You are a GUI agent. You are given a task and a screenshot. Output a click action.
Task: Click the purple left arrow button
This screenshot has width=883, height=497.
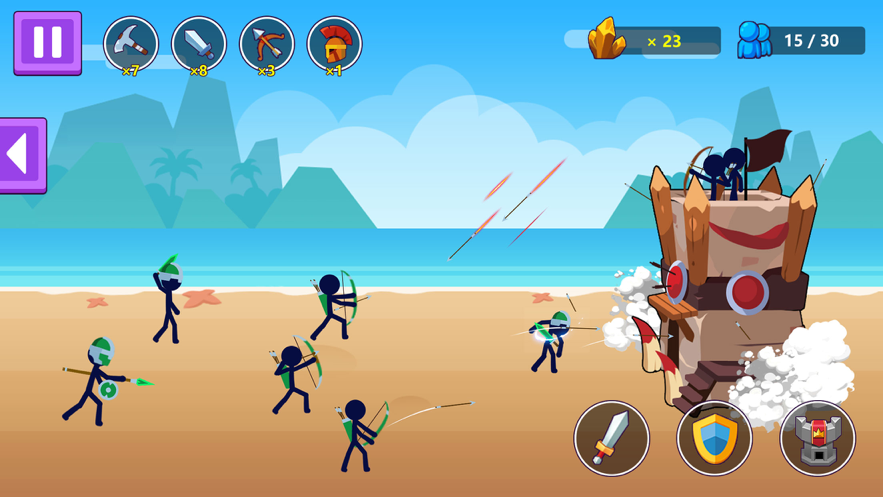(x=22, y=155)
